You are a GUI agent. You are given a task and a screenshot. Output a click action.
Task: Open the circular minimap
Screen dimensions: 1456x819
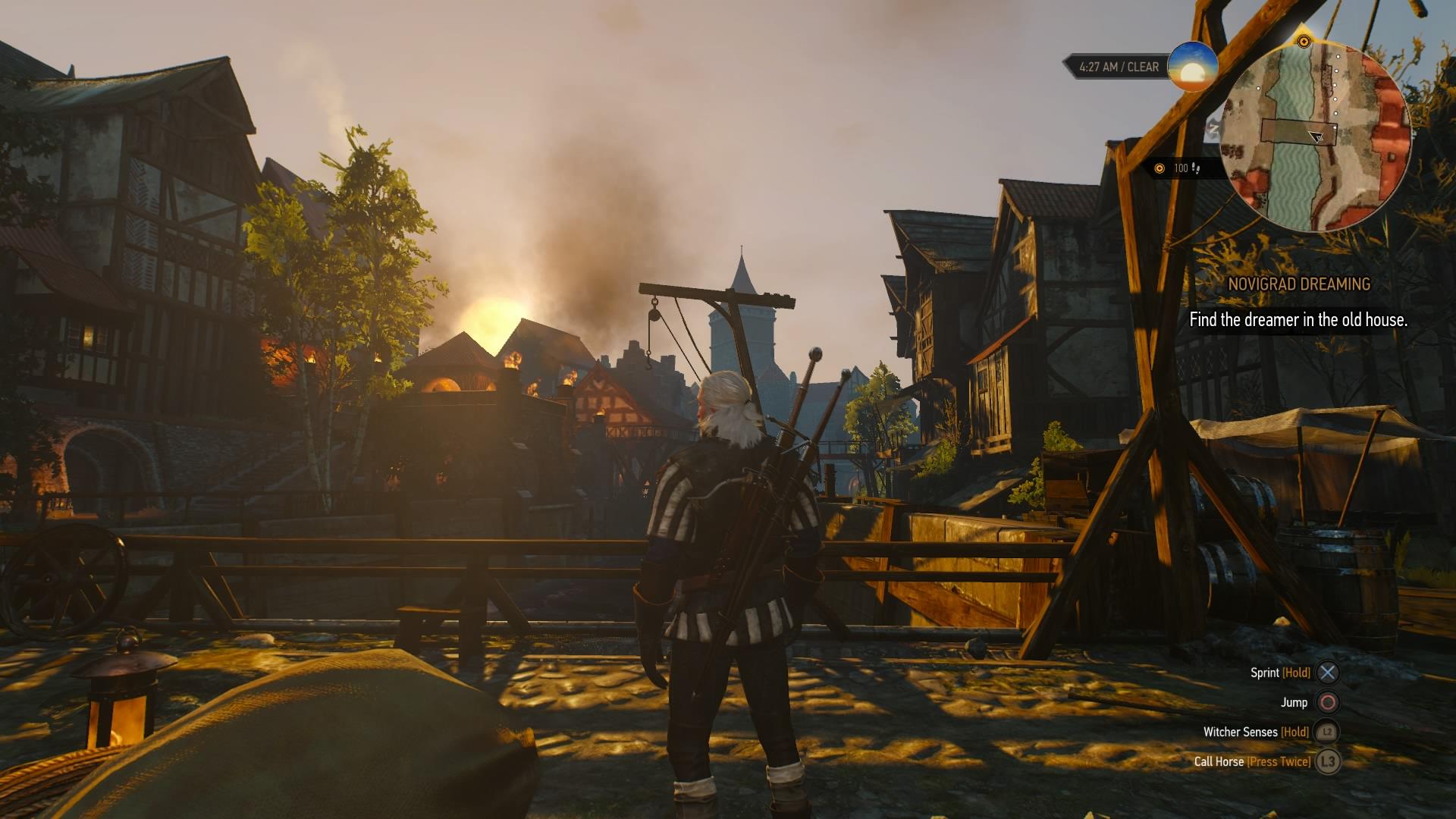(x=1316, y=136)
